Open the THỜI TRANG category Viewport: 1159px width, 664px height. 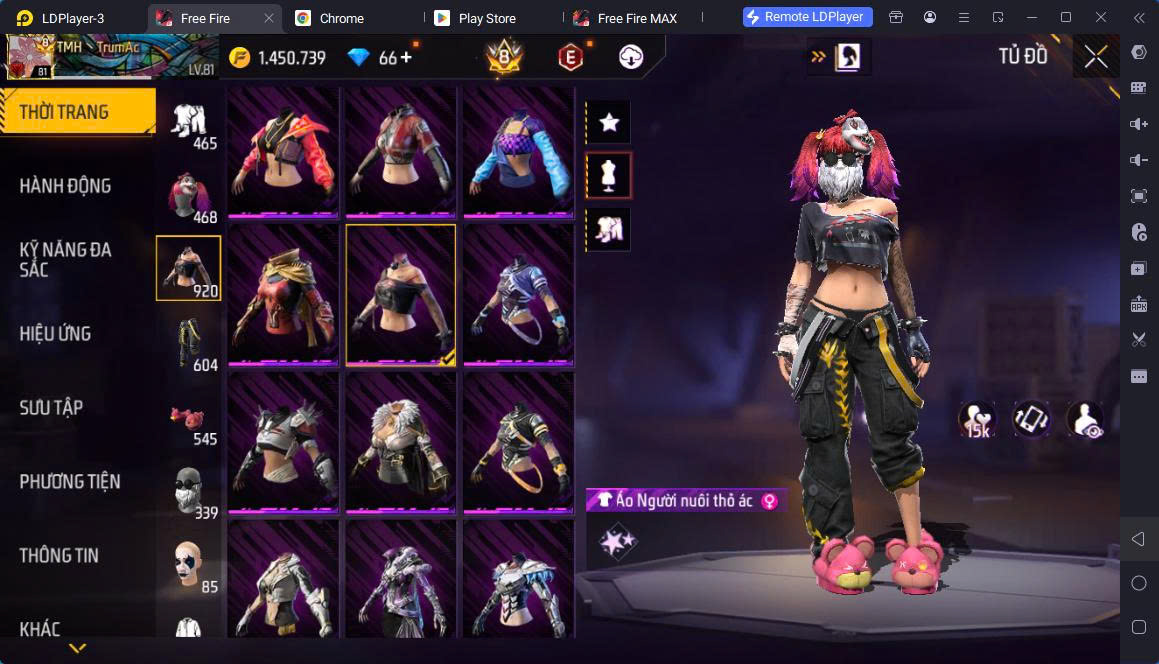[x=66, y=112]
